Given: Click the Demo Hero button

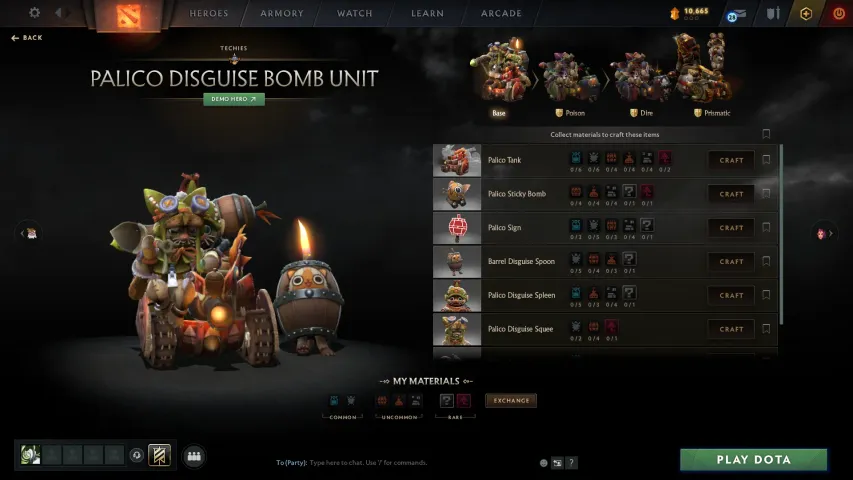Looking at the screenshot, I should (x=234, y=99).
